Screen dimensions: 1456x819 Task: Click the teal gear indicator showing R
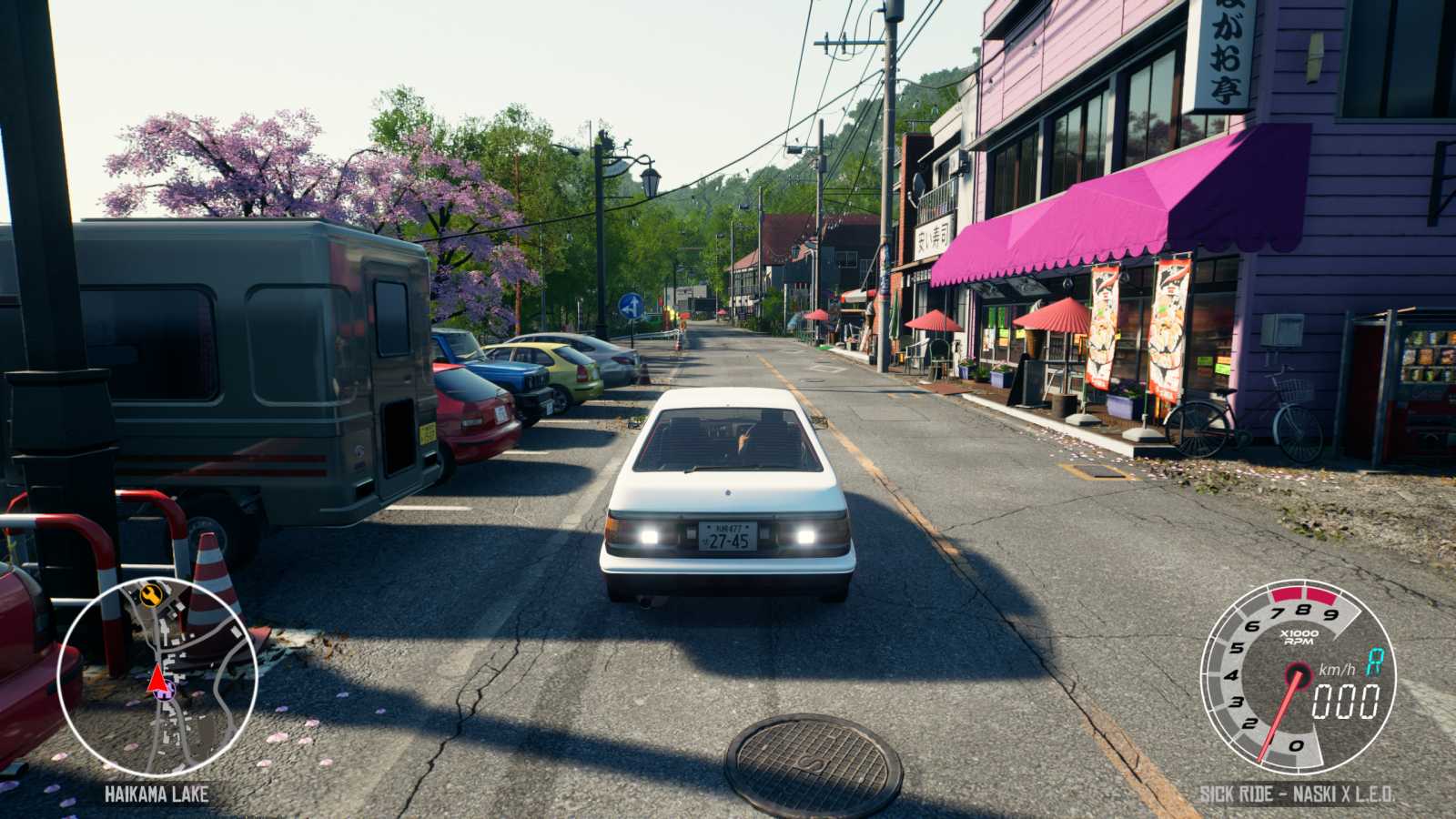(1373, 661)
